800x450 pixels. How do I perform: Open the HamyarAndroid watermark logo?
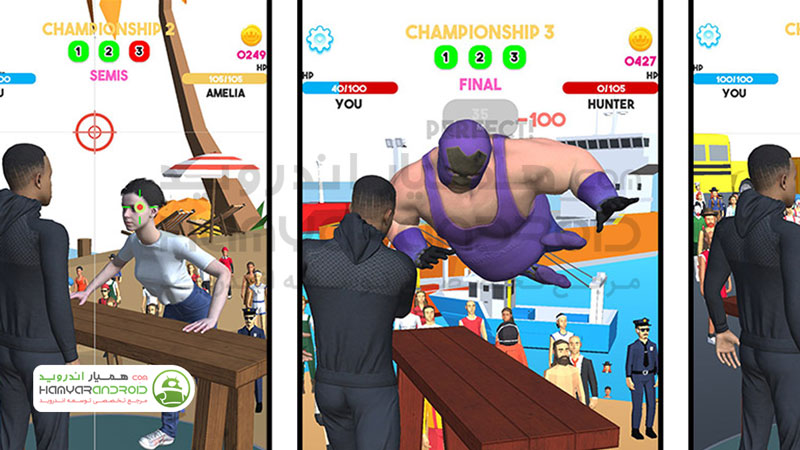pos(113,388)
